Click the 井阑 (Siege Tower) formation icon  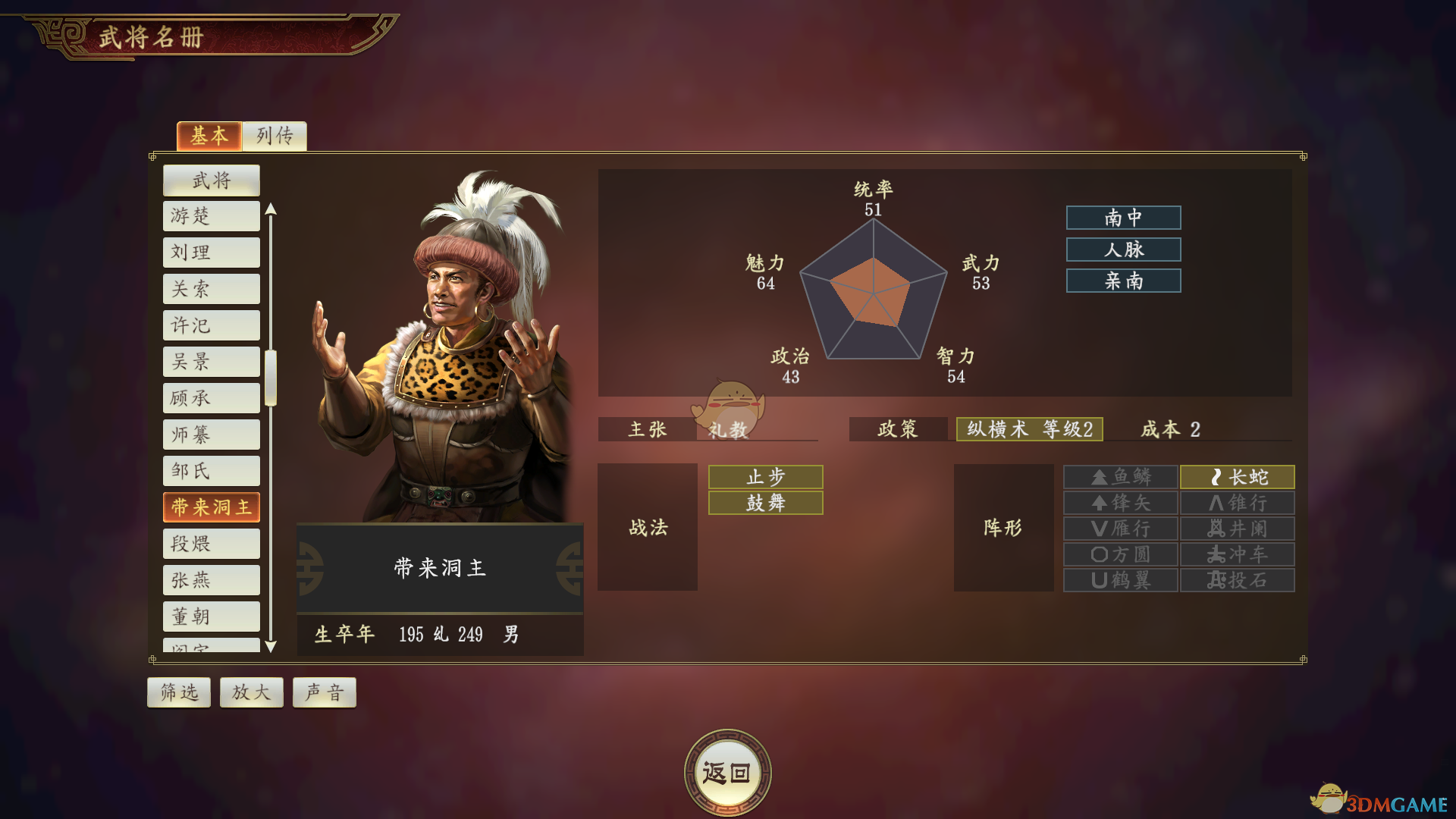coord(1236,529)
